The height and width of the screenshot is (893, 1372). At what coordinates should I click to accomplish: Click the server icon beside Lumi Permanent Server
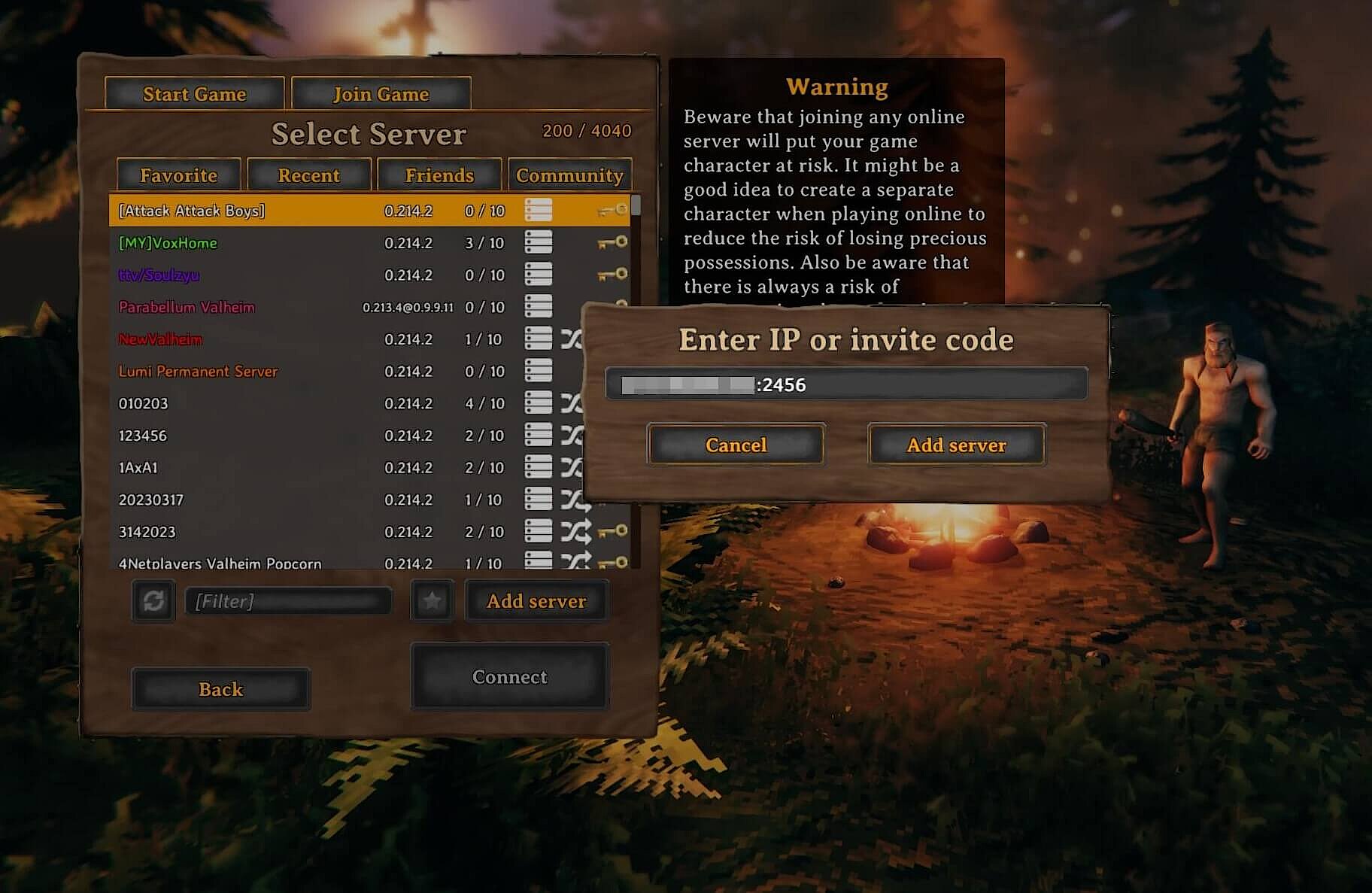pyautogui.click(x=539, y=370)
